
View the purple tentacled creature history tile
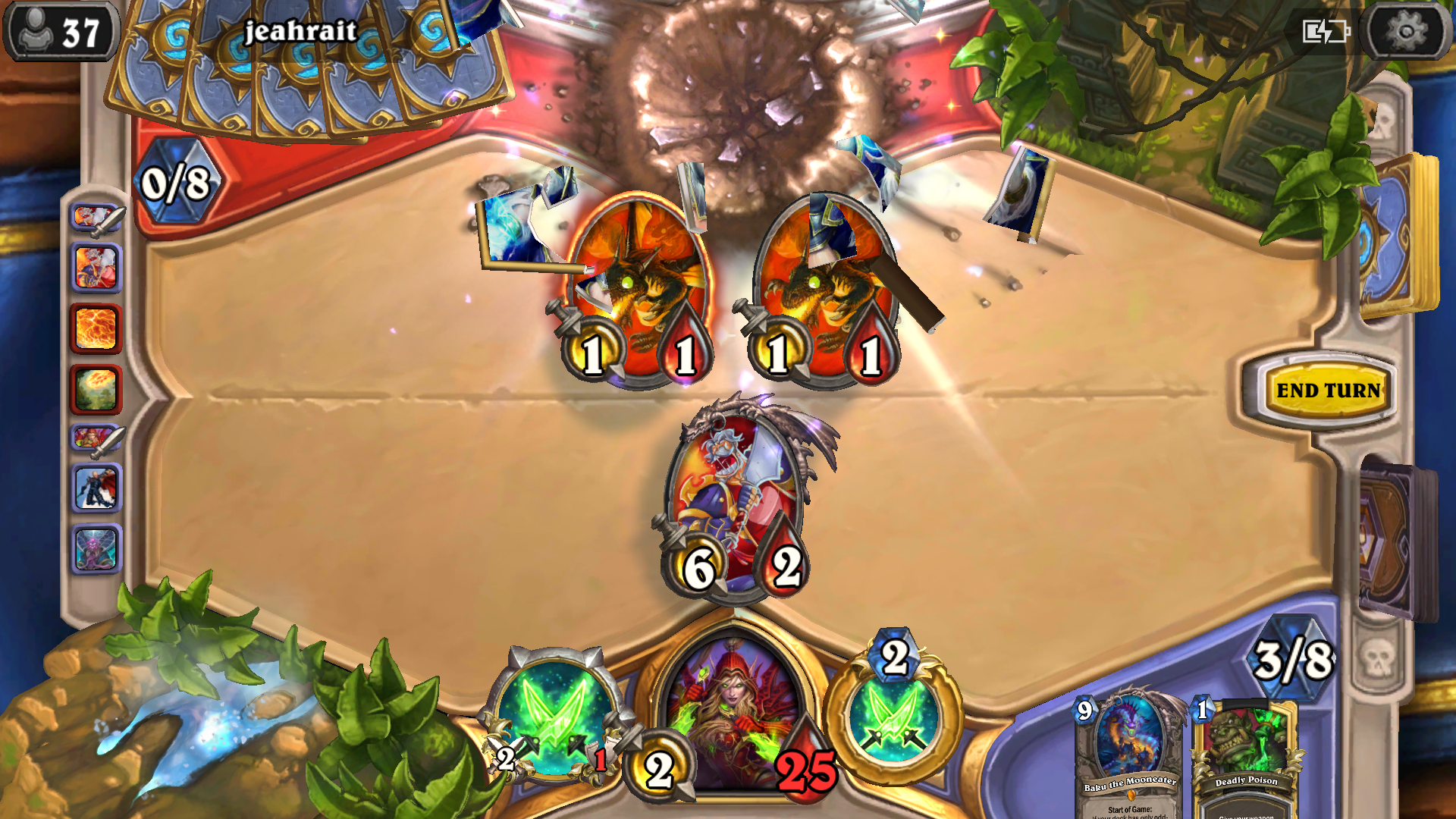pos(96,548)
